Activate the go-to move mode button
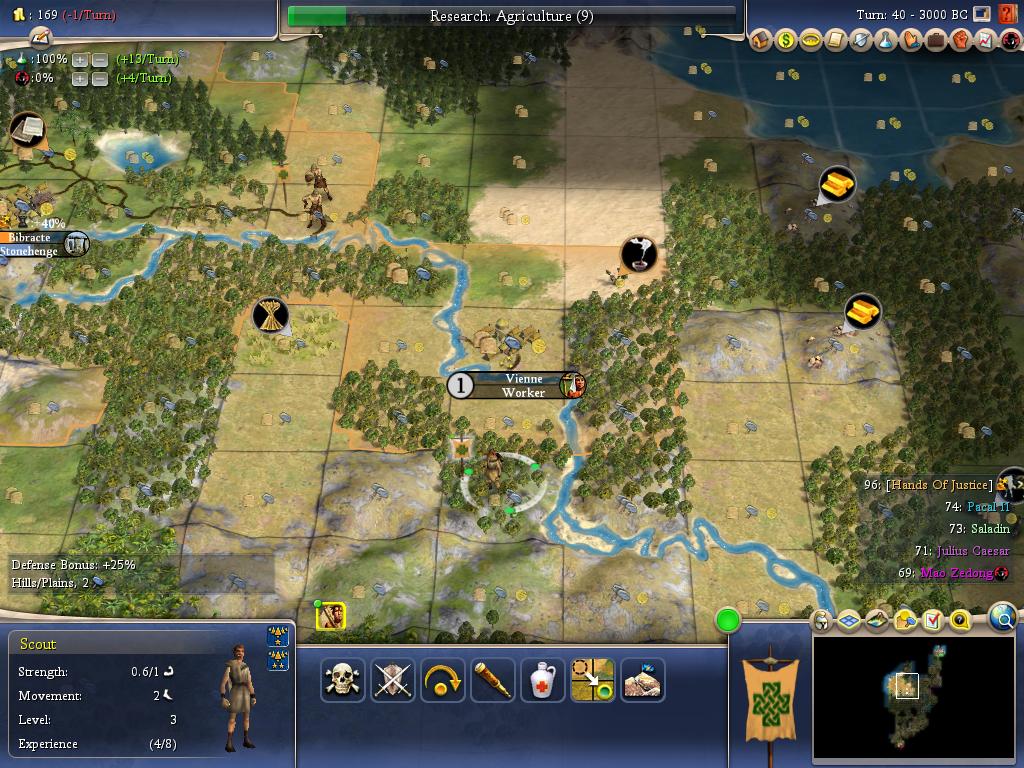Image resolution: width=1024 pixels, height=768 pixels. point(592,680)
